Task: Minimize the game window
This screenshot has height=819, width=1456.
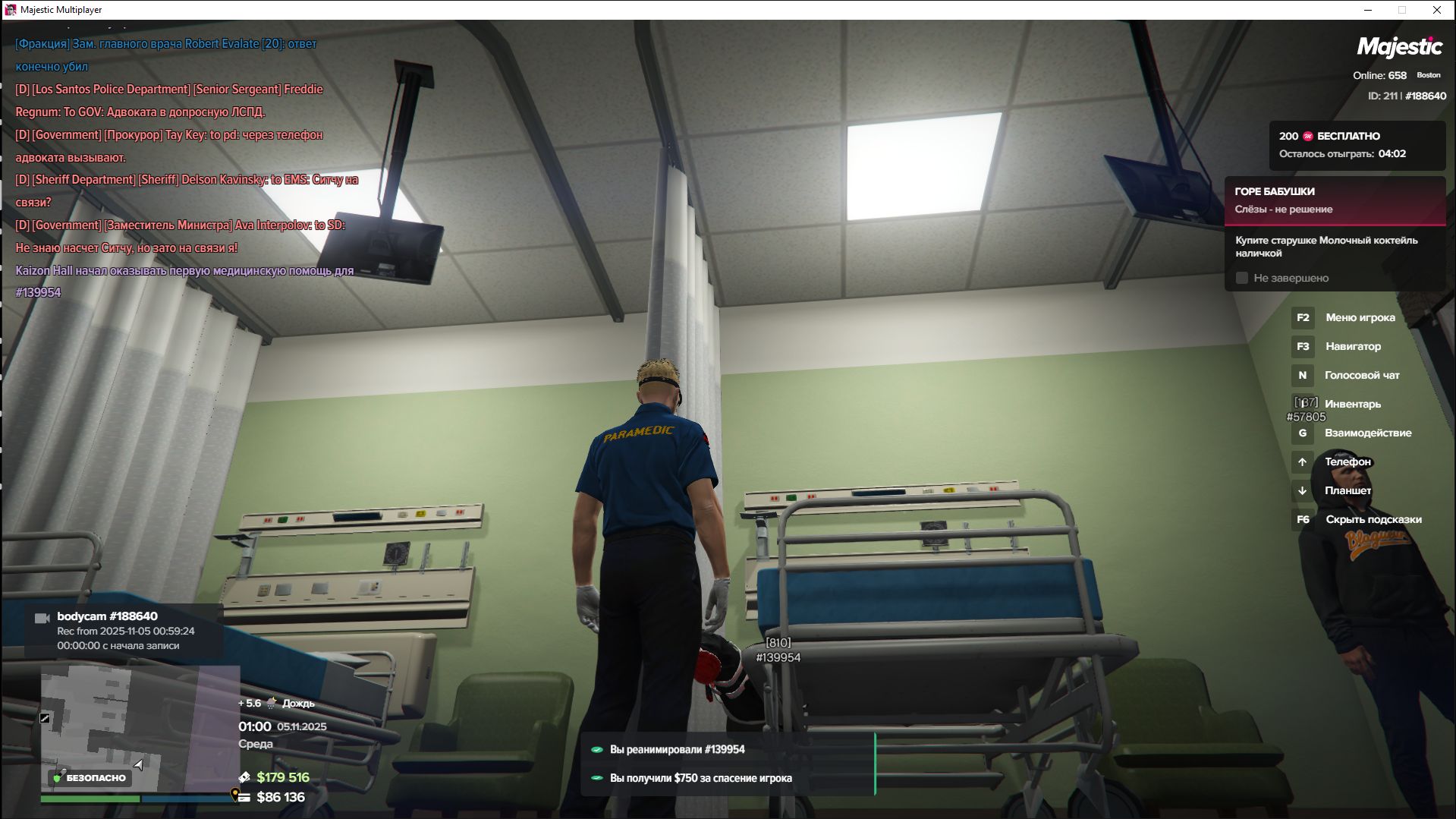Action: pyautogui.click(x=1368, y=10)
